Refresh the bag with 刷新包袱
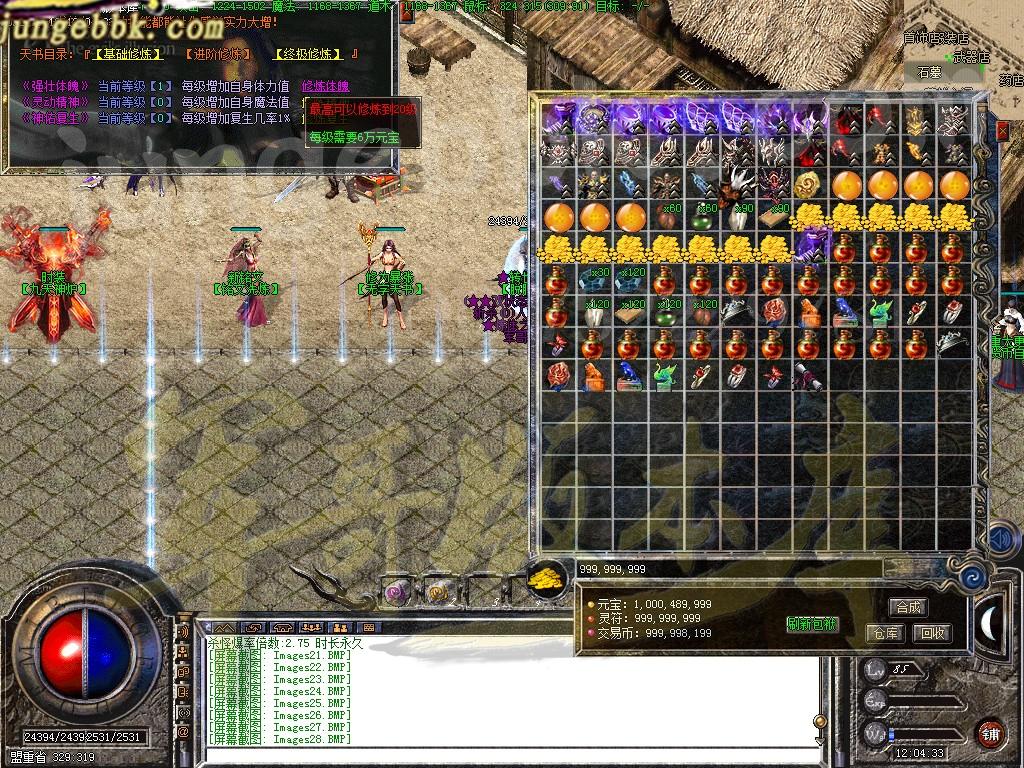This screenshot has height=768, width=1024. (x=812, y=624)
